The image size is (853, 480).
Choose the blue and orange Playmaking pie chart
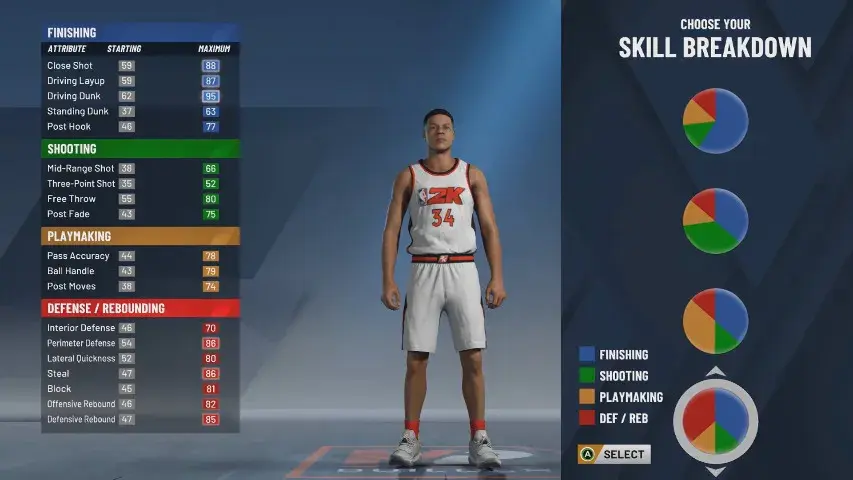tap(715, 321)
